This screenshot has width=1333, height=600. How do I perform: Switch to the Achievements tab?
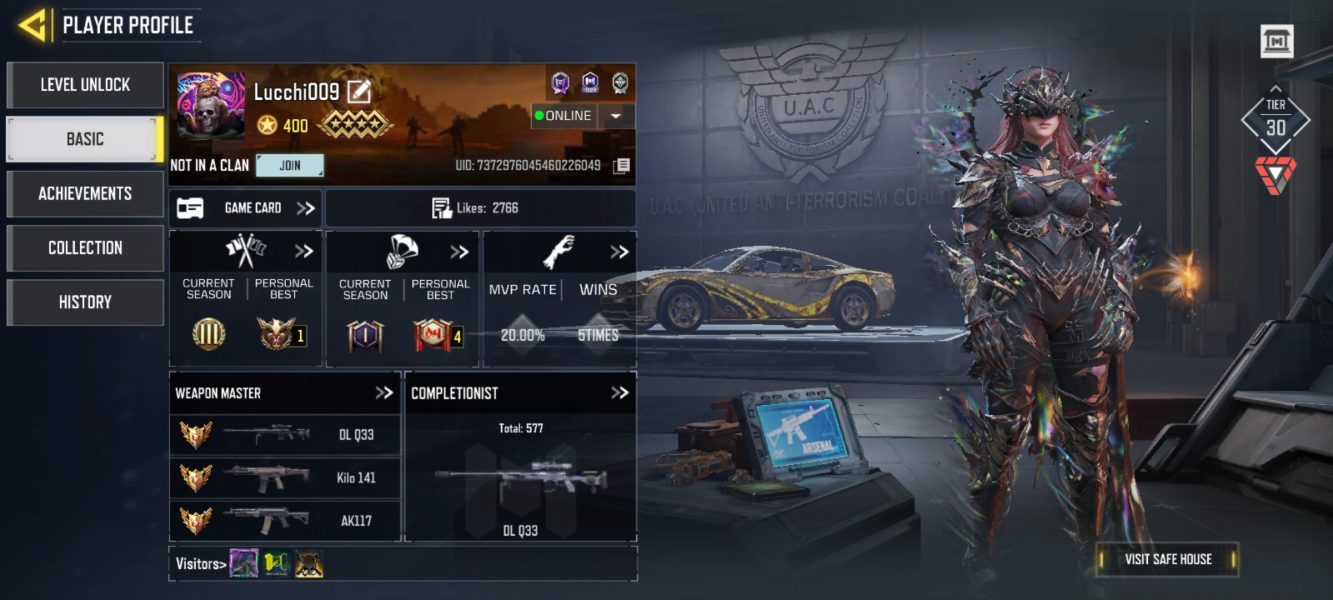pos(85,193)
